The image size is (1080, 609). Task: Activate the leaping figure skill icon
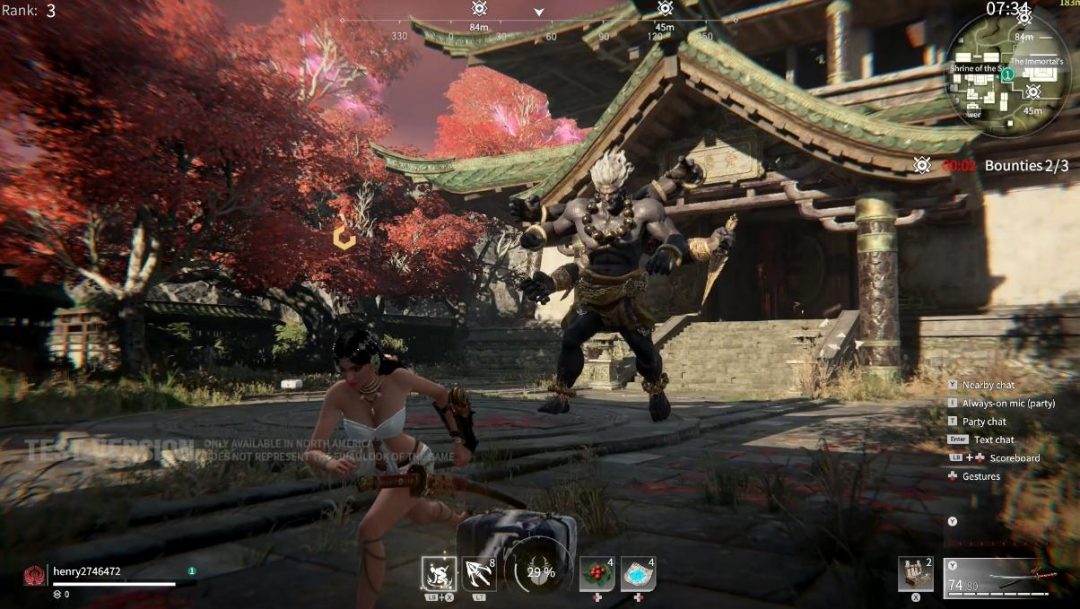coord(439,574)
